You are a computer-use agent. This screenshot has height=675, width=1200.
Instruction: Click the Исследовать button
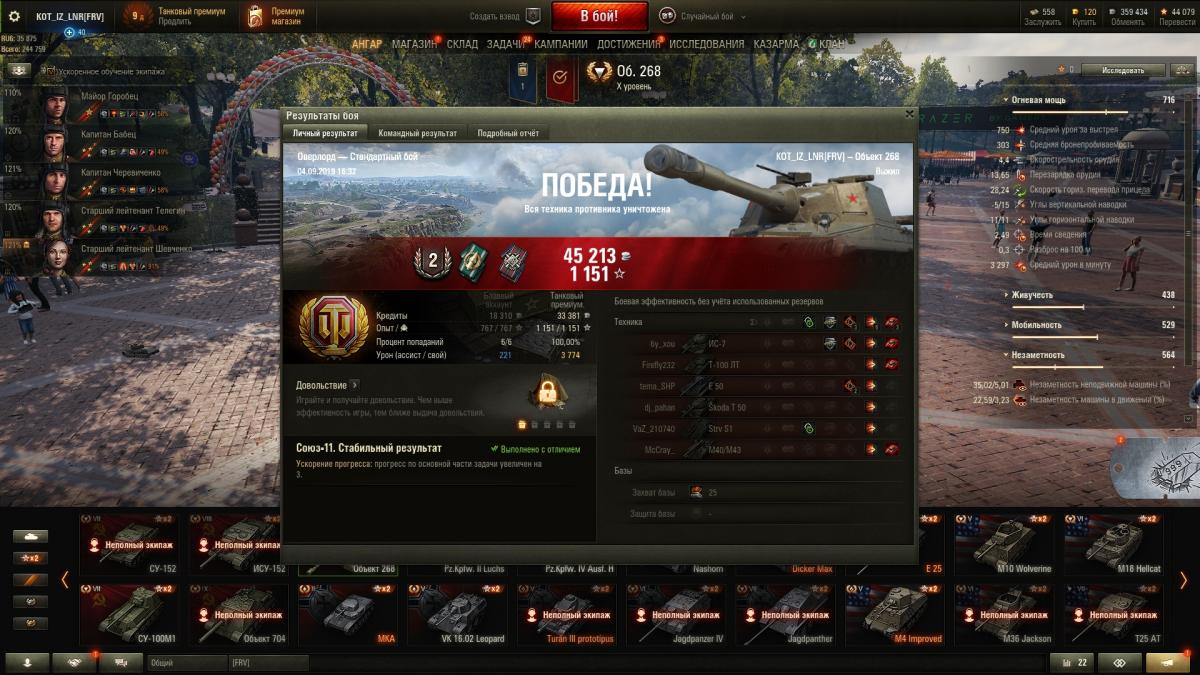click(1122, 70)
